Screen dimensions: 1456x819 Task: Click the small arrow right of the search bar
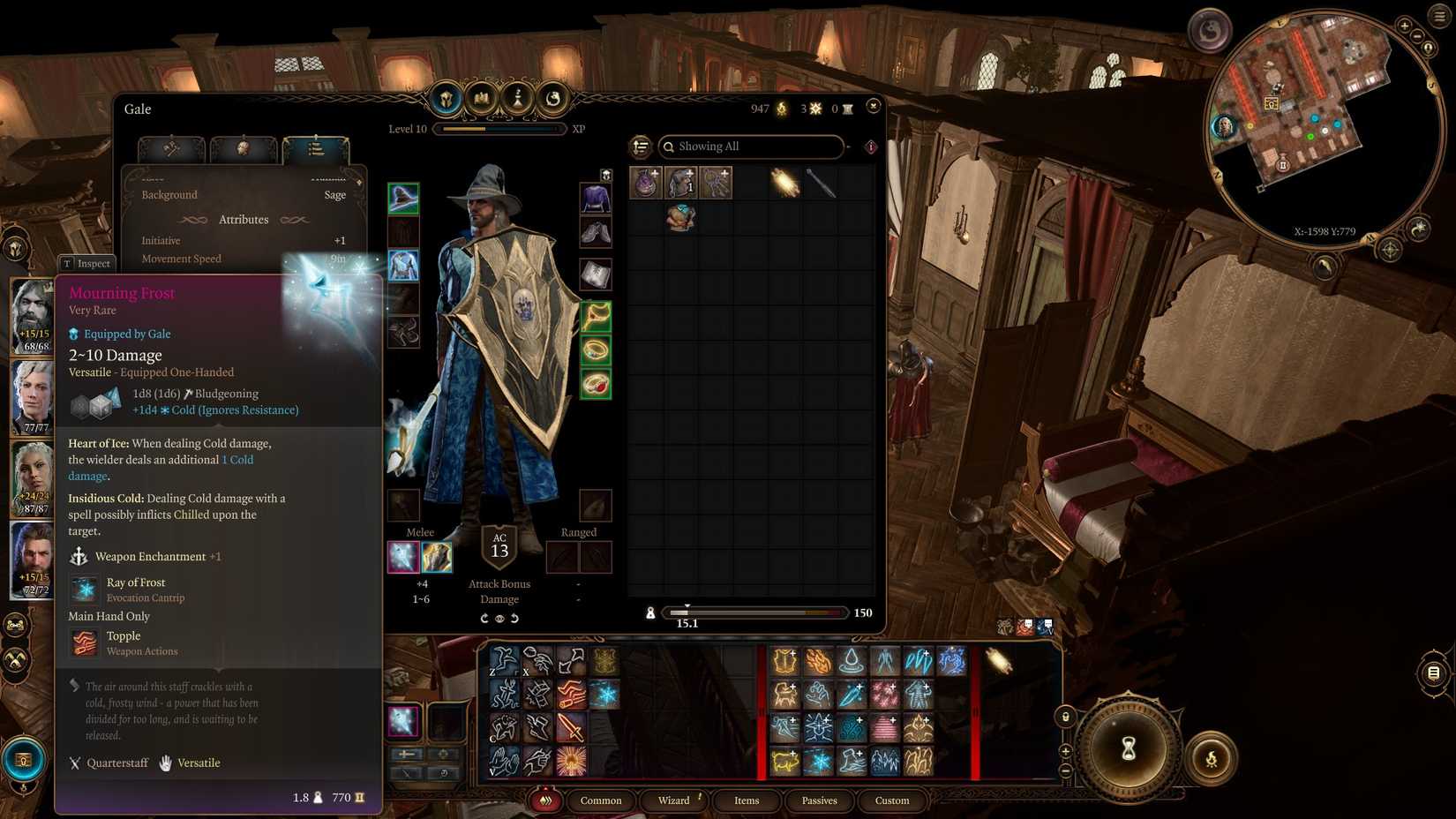click(x=848, y=147)
